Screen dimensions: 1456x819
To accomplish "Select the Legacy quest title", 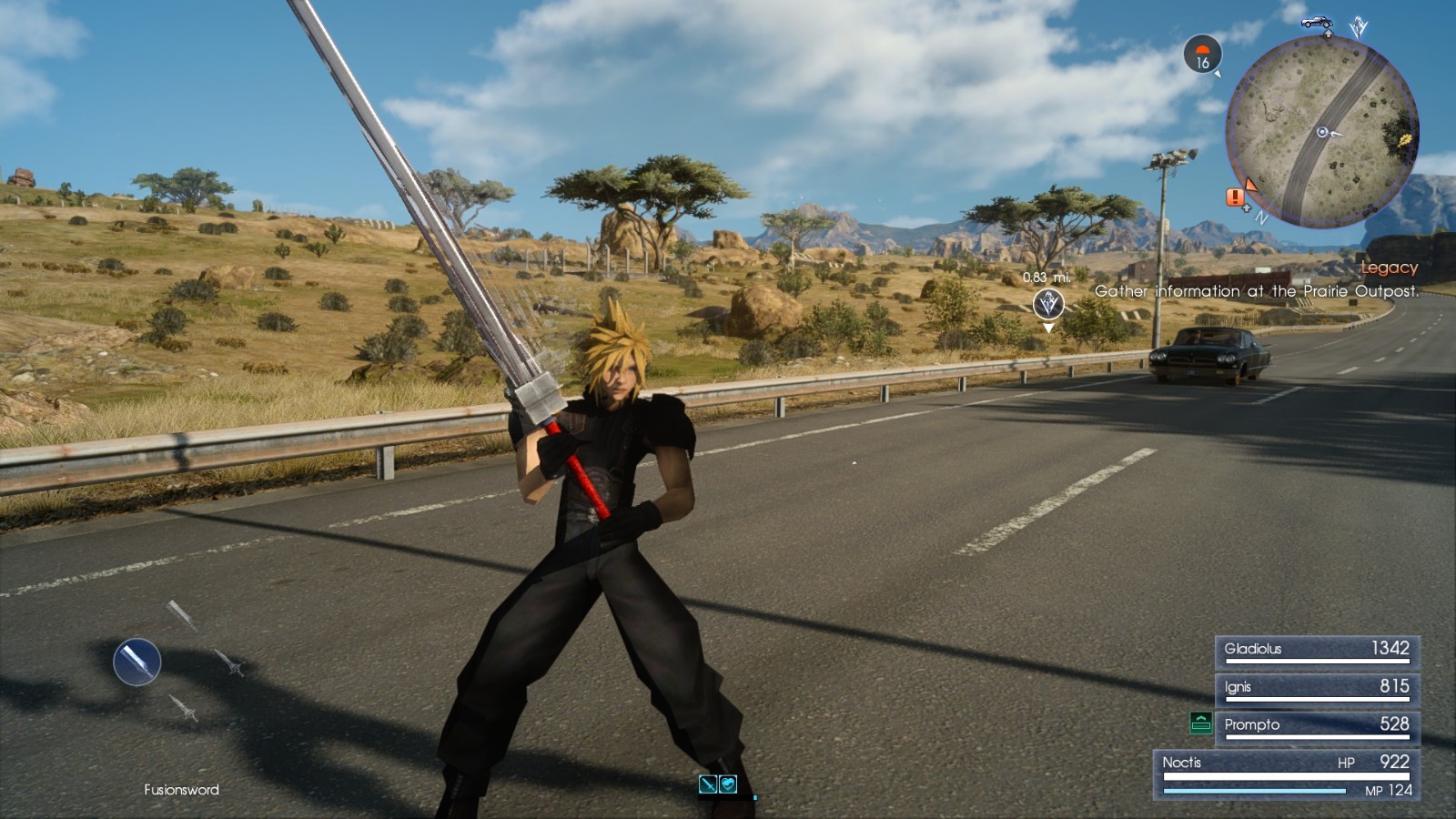I will (x=1390, y=268).
